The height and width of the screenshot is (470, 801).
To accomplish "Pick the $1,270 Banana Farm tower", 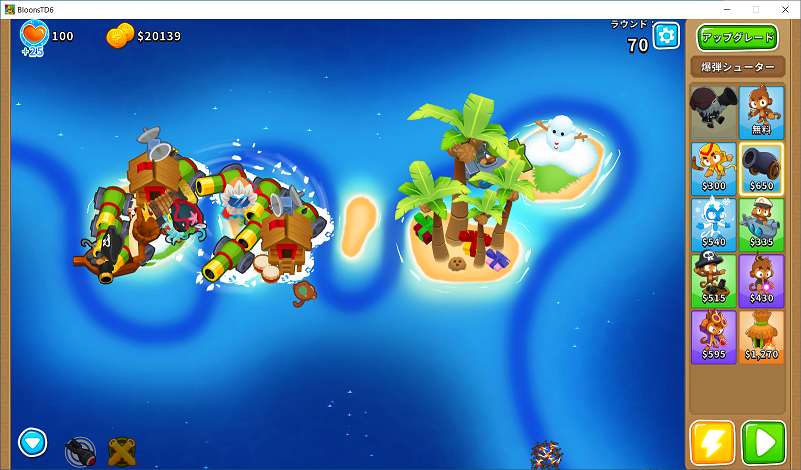I will (x=761, y=336).
